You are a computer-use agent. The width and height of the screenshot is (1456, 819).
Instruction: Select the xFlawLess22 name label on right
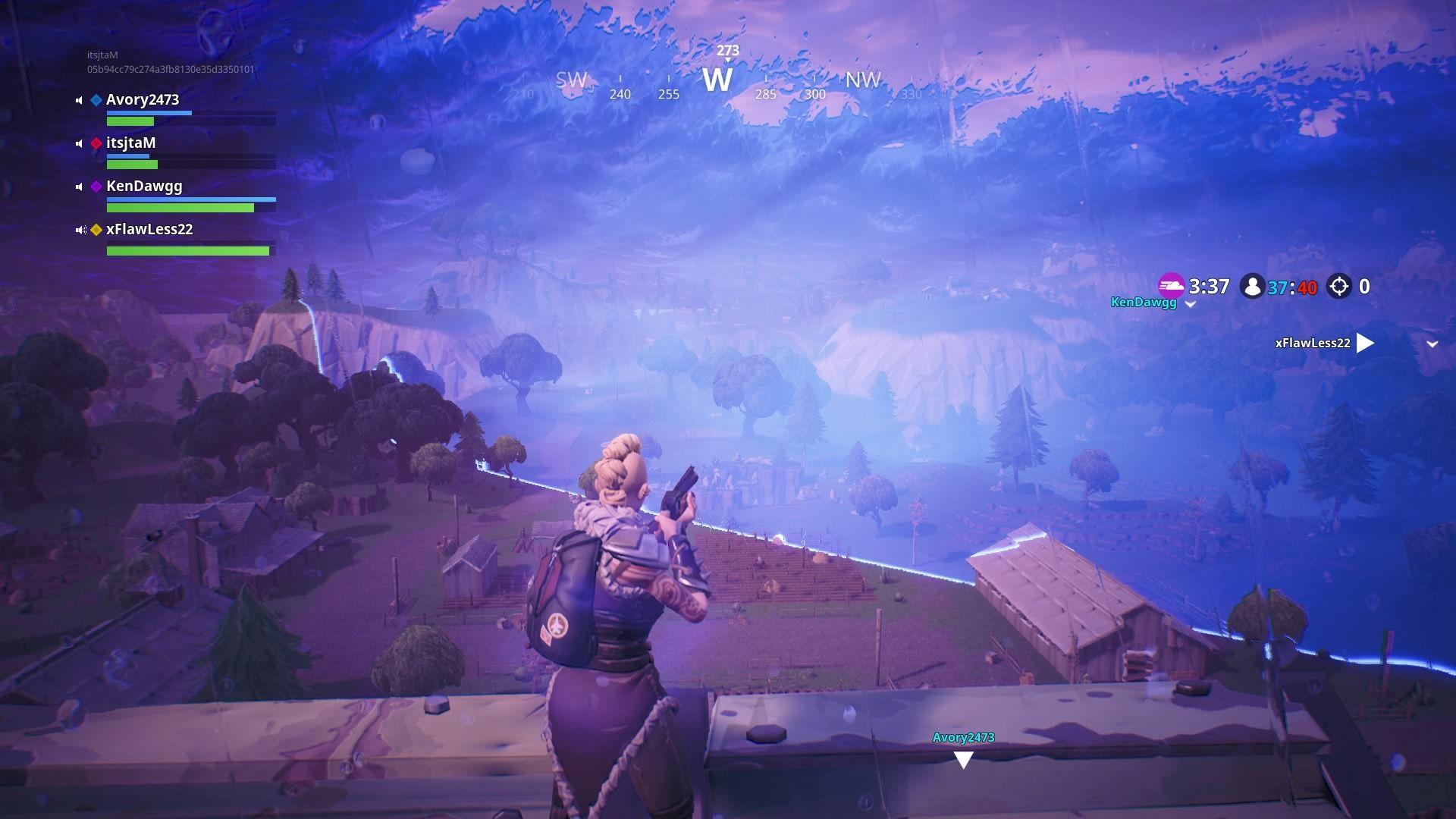click(x=1312, y=343)
